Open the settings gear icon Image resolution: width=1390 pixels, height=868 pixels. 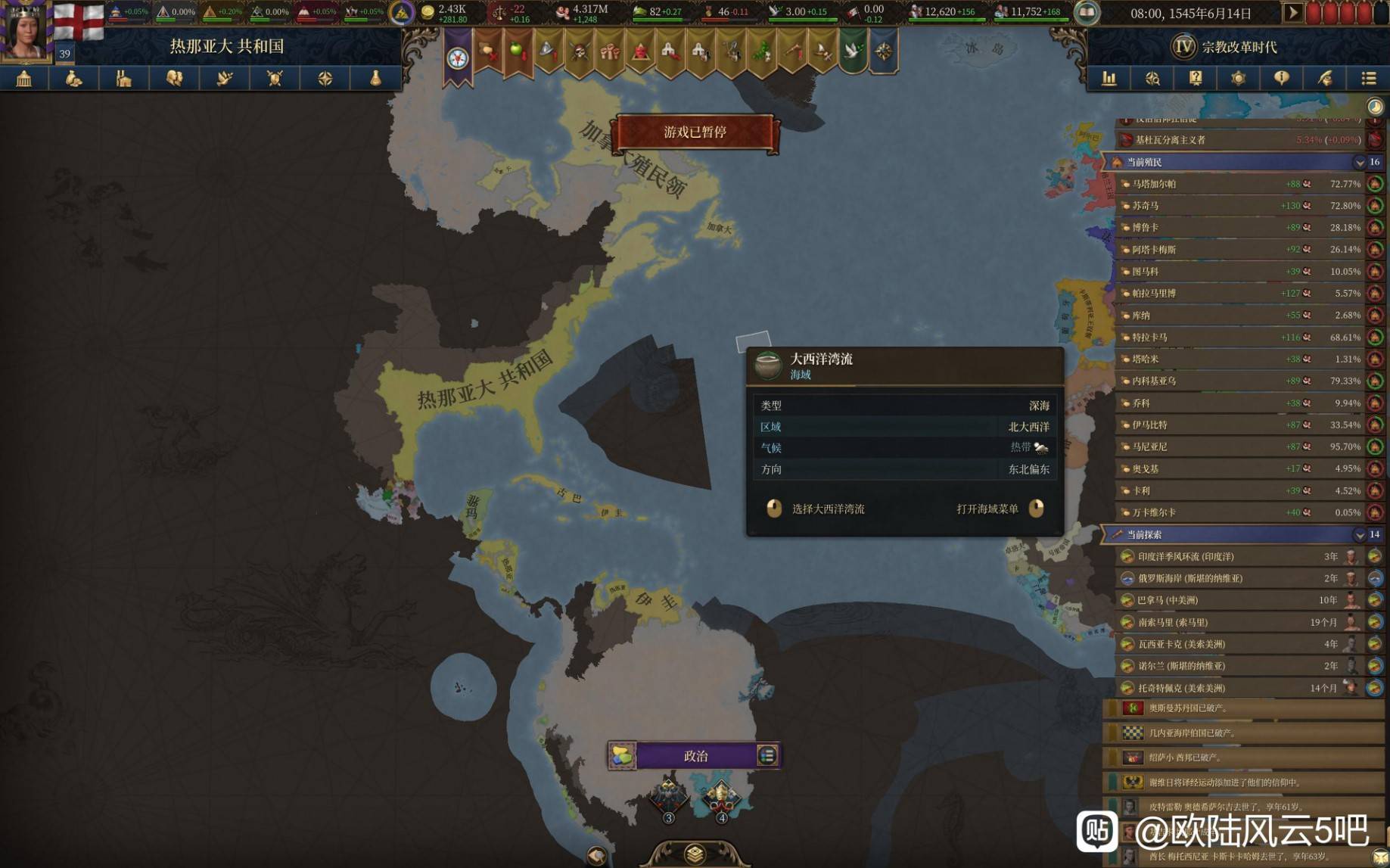coord(1238,79)
